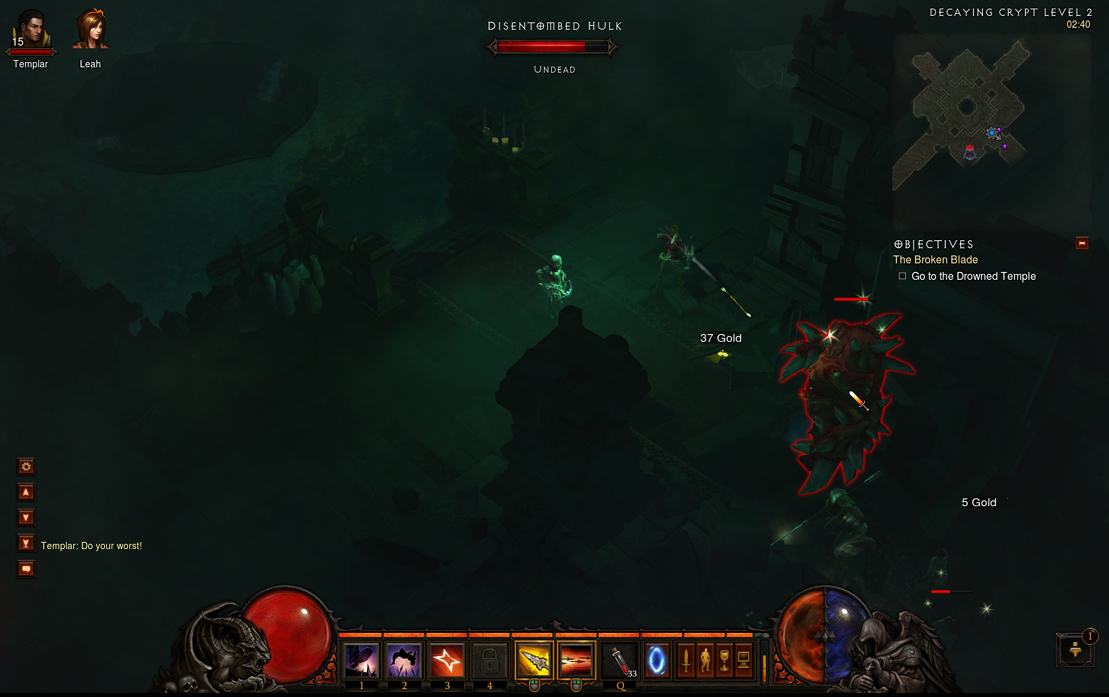Click the locked fourth skill slot
Viewport: 1109px width, 697px height.
point(490,661)
